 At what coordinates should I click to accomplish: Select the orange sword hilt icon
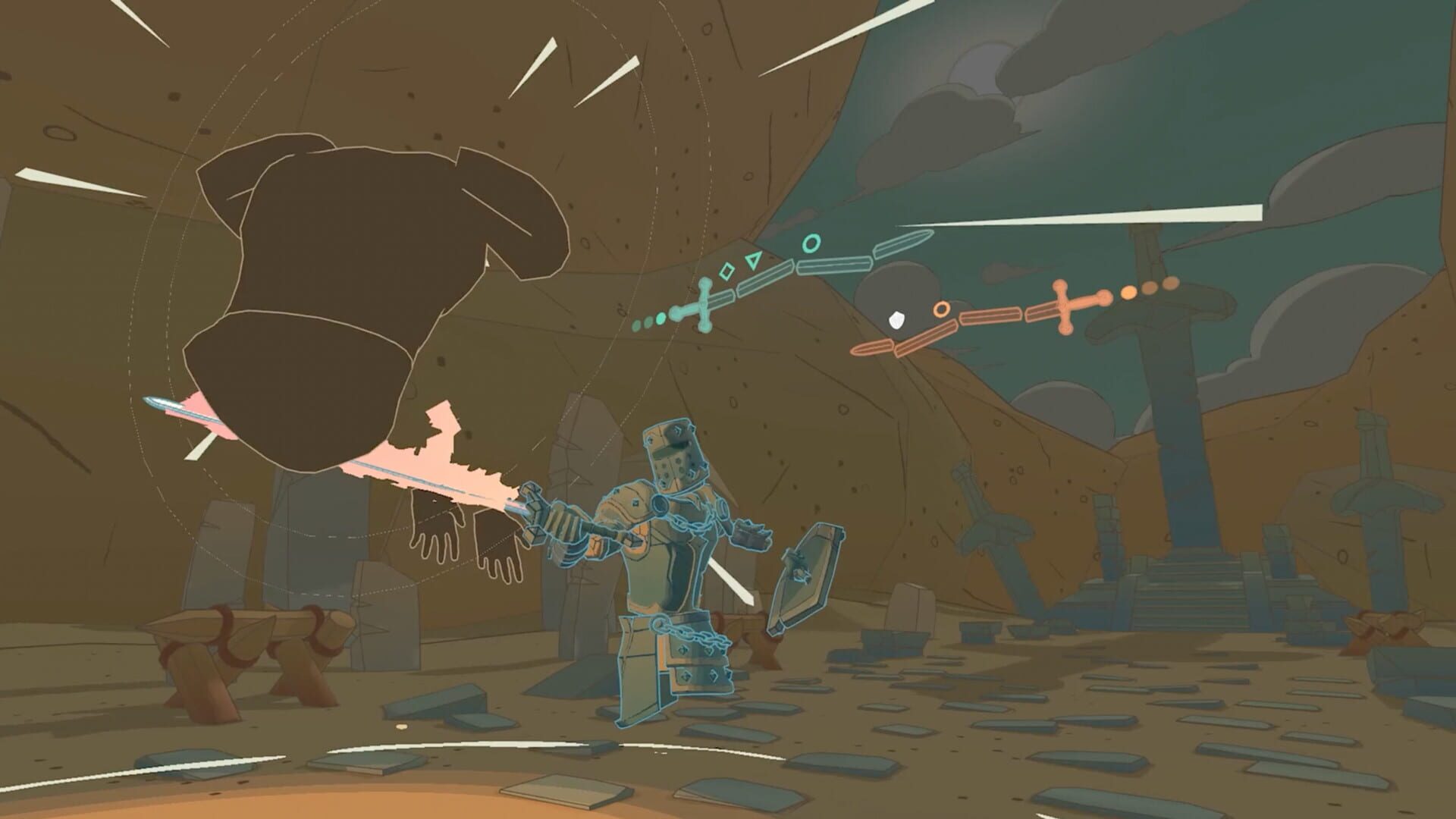point(1063,306)
